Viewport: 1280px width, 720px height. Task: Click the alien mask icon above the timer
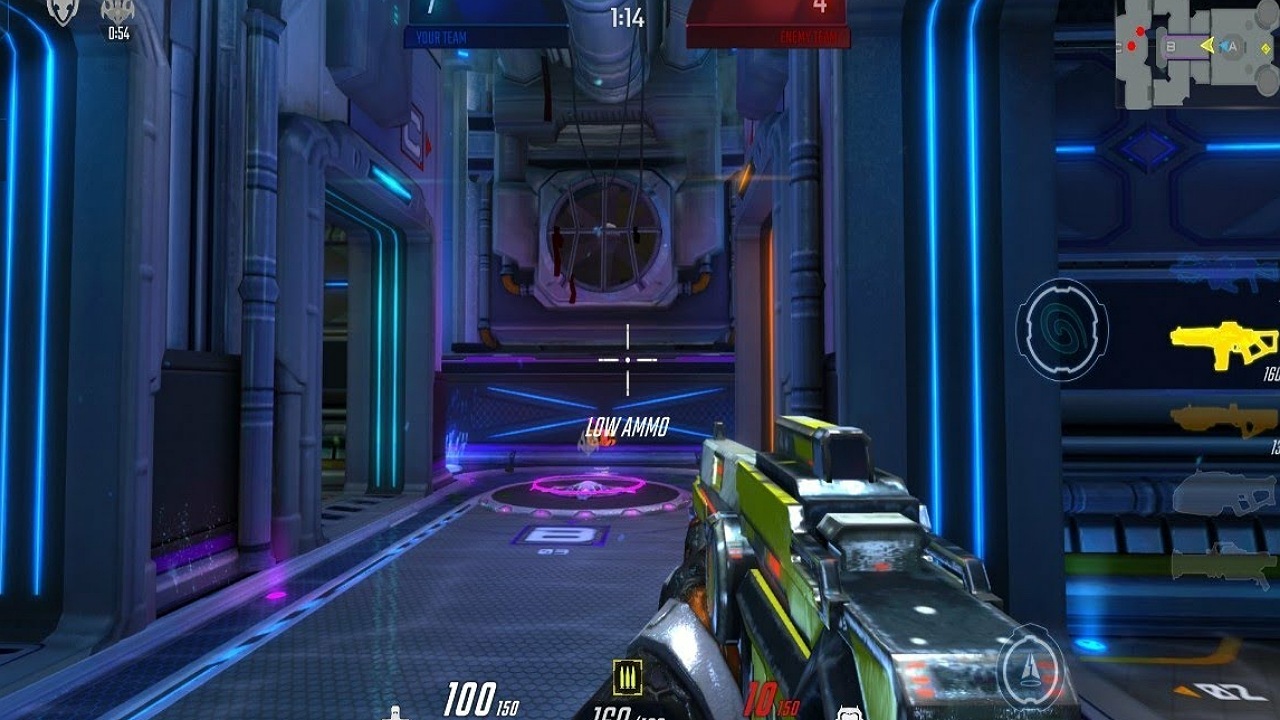click(x=118, y=11)
